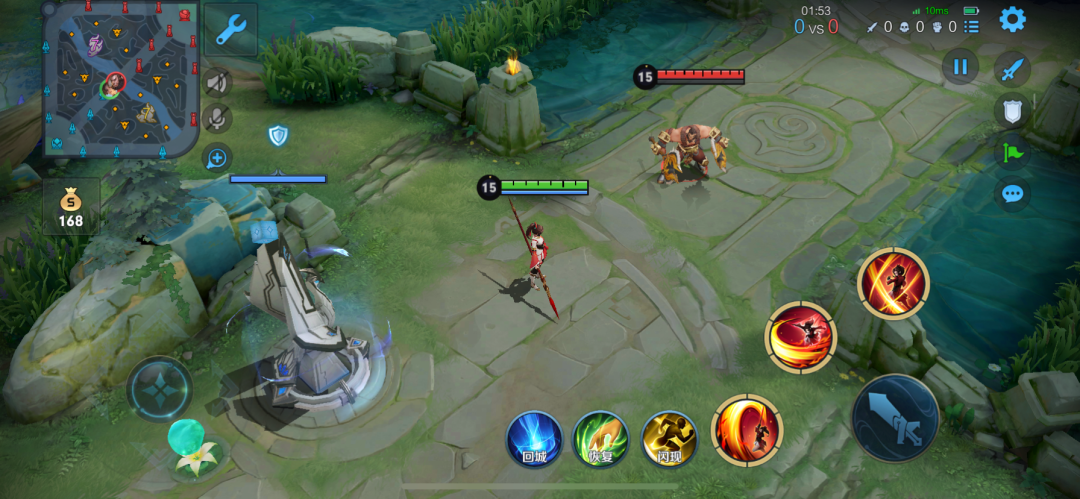Cast the red spinning slash skill
The height and width of the screenshot is (499, 1080).
(800, 337)
